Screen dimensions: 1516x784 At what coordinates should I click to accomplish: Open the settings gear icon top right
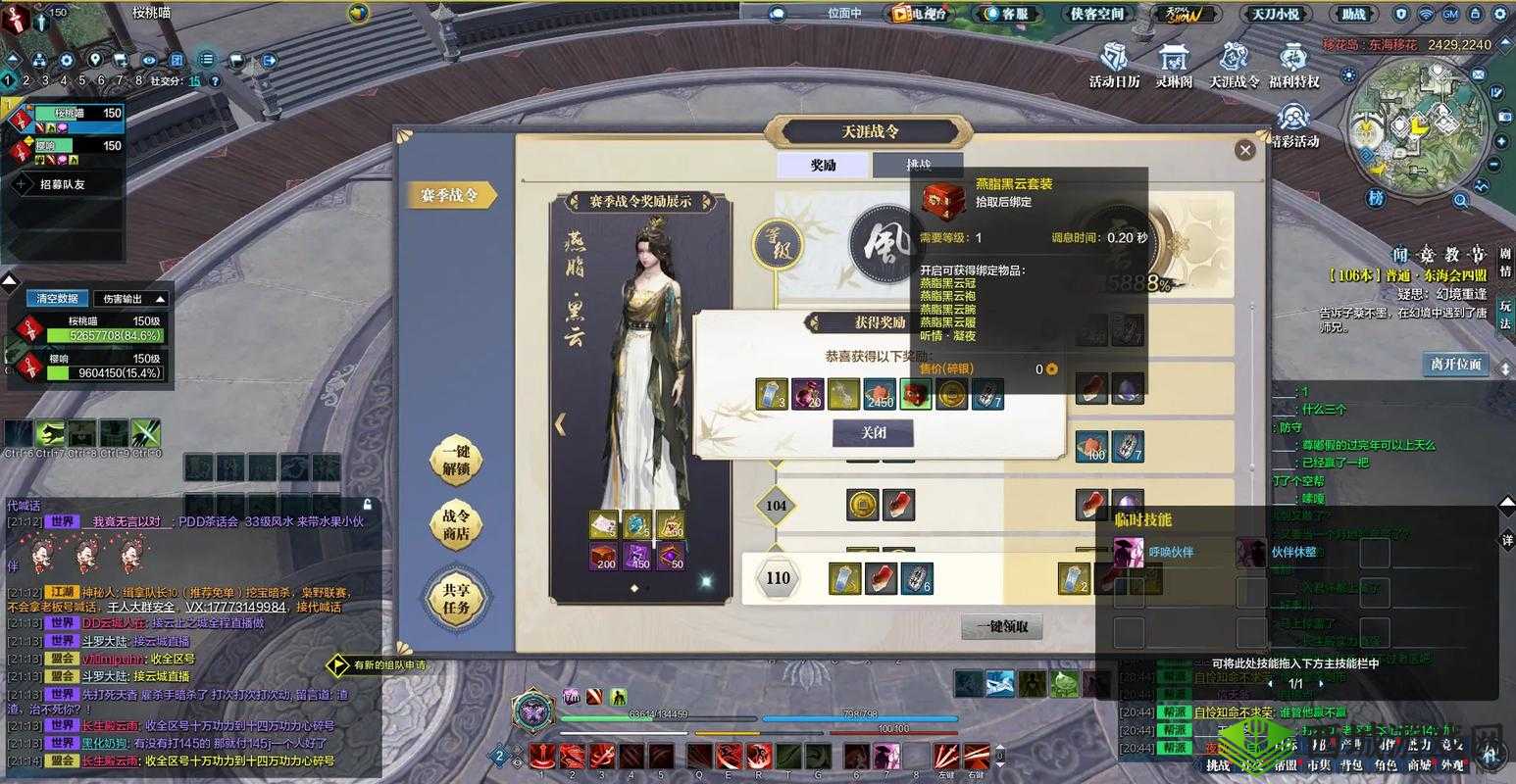pos(1500,15)
